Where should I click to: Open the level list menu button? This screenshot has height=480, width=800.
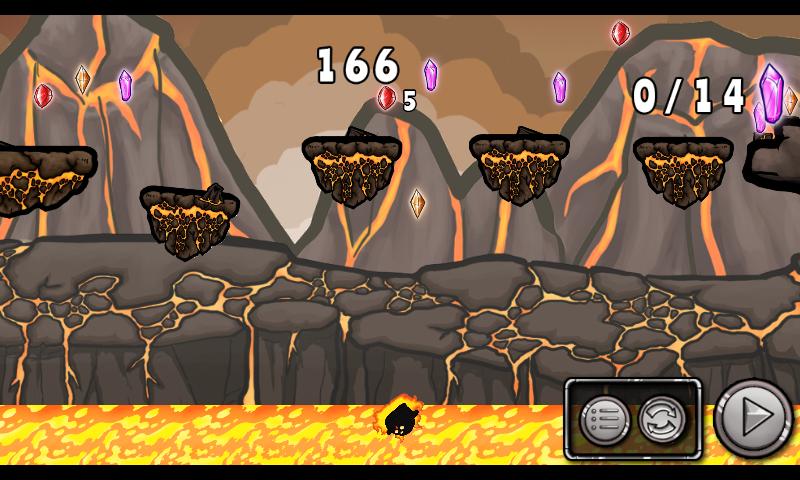point(603,420)
